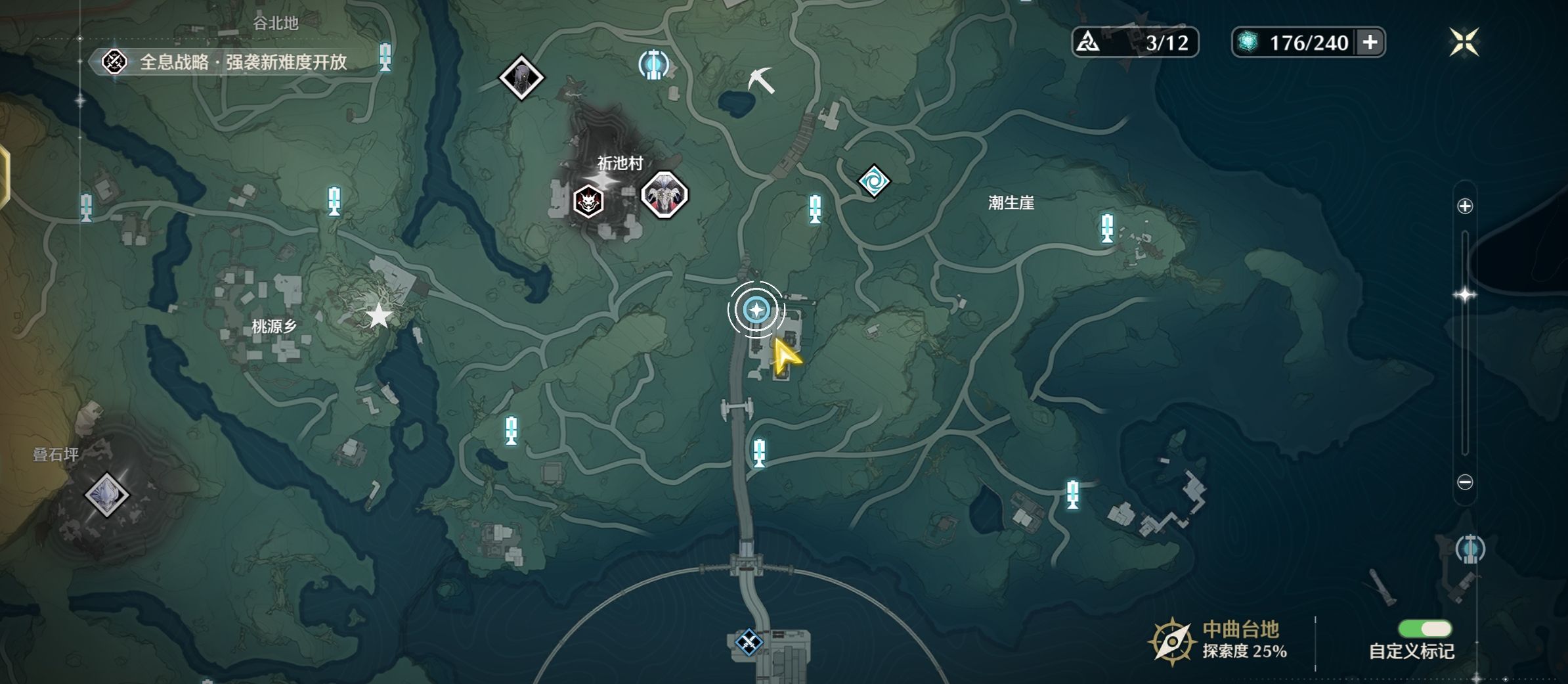Select the round tower marker at top

pyautogui.click(x=653, y=64)
